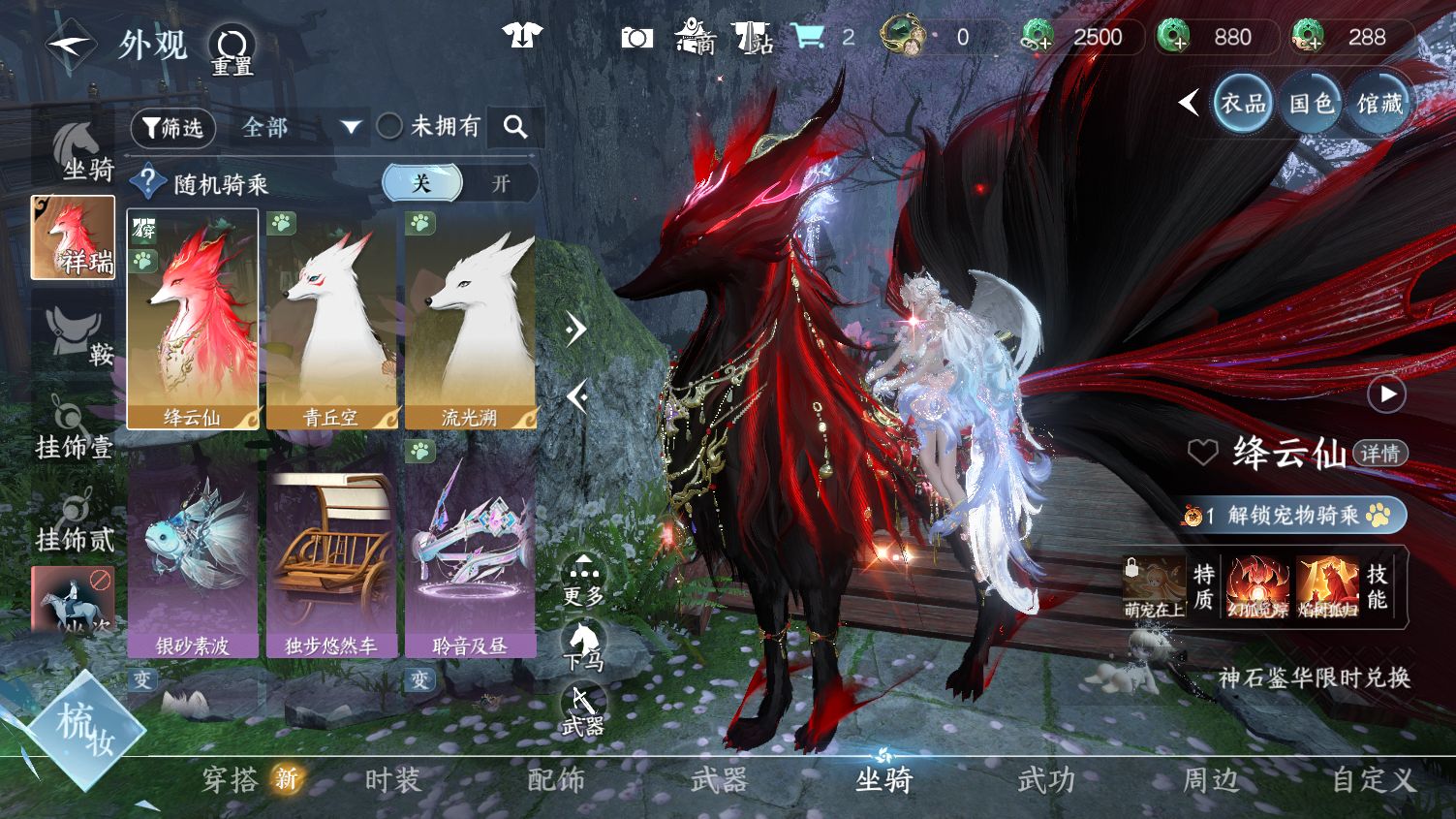Image resolution: width=1456 pixels, height=819 pixels.
Task: Select the 独步悠然车 carriage mount
Action: pos(330,548)
